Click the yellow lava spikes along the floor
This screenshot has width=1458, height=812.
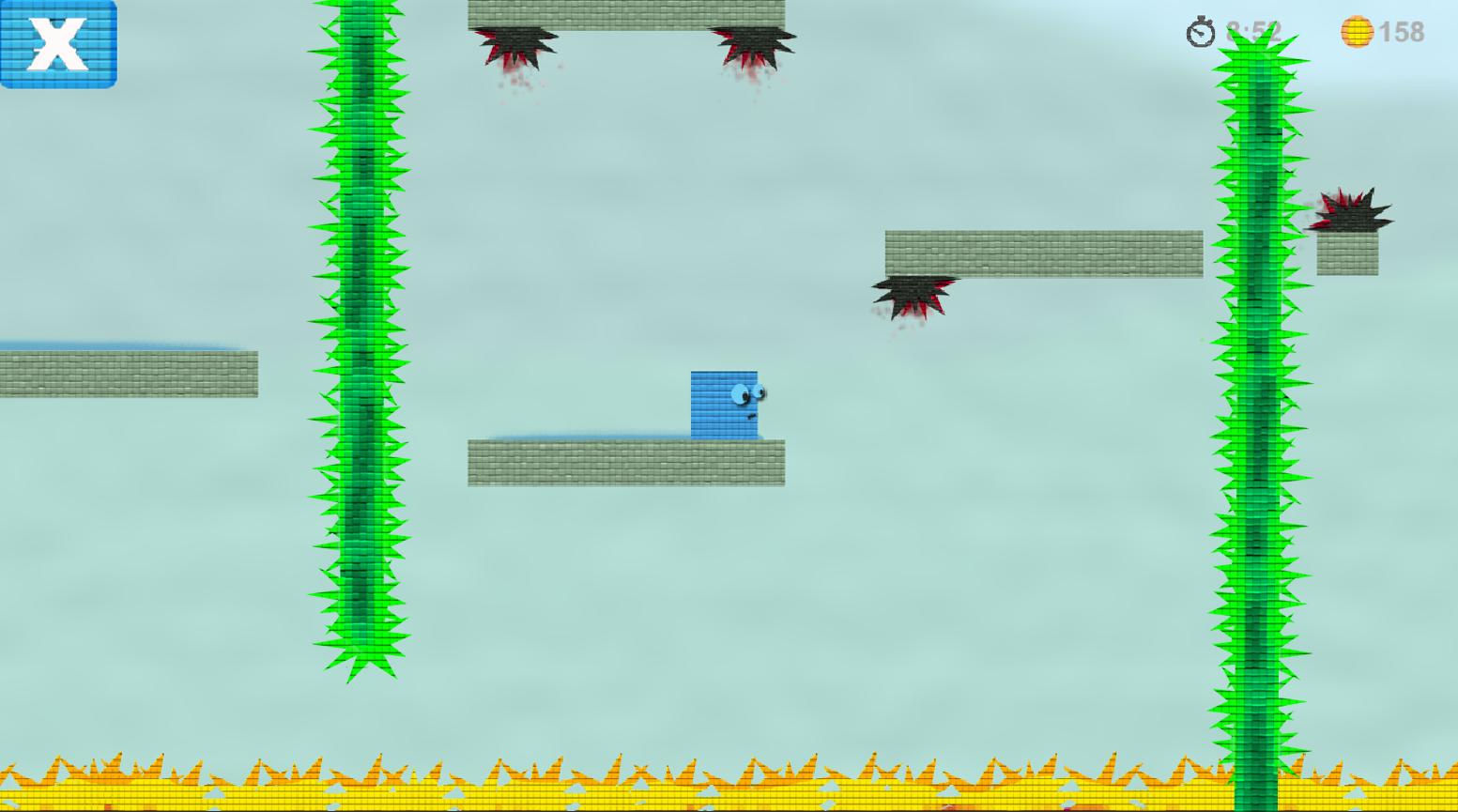click(657, 774)
